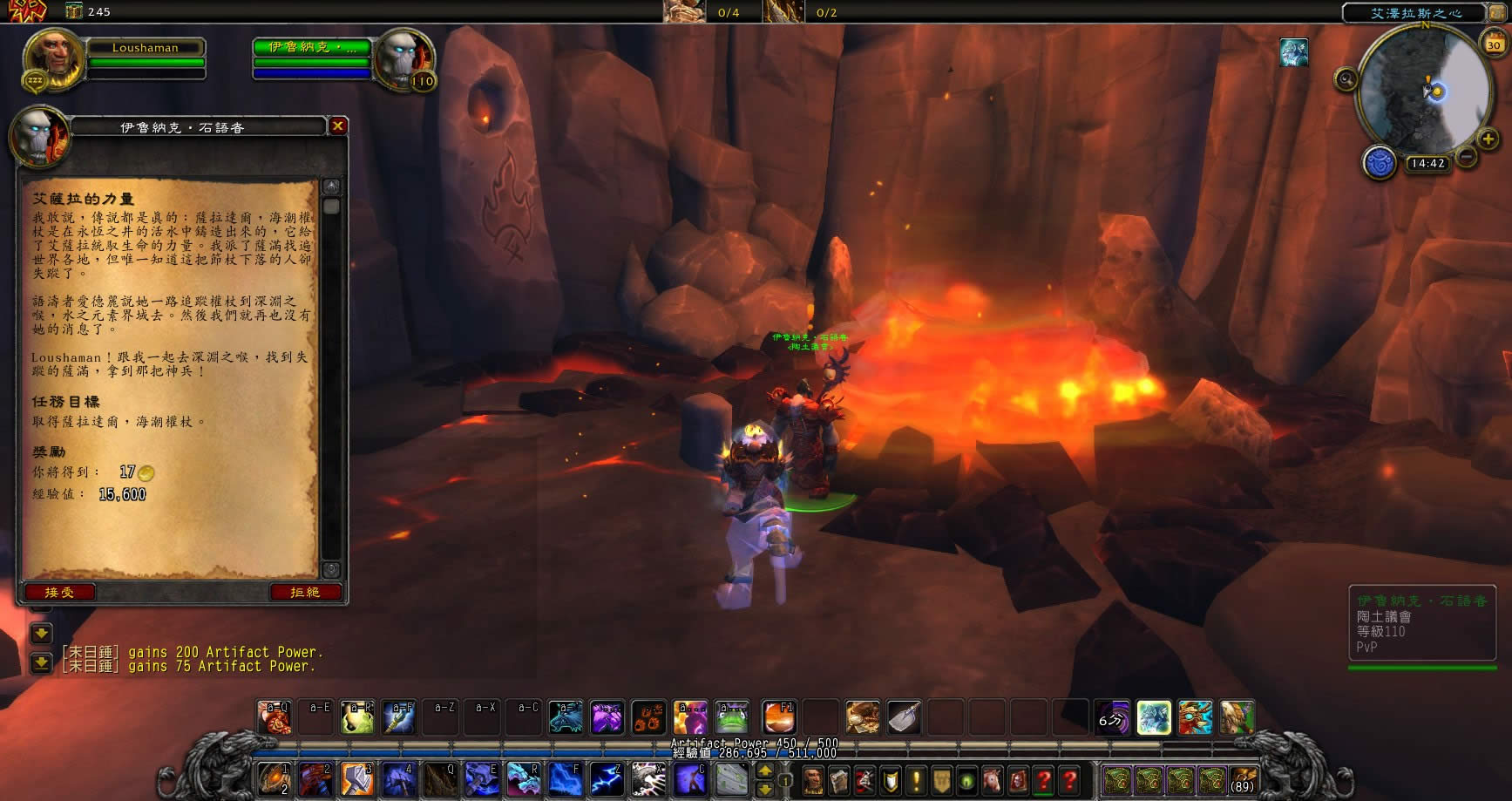Toggle the minimap tracking magnifier button

click(x=1346, y=80)
